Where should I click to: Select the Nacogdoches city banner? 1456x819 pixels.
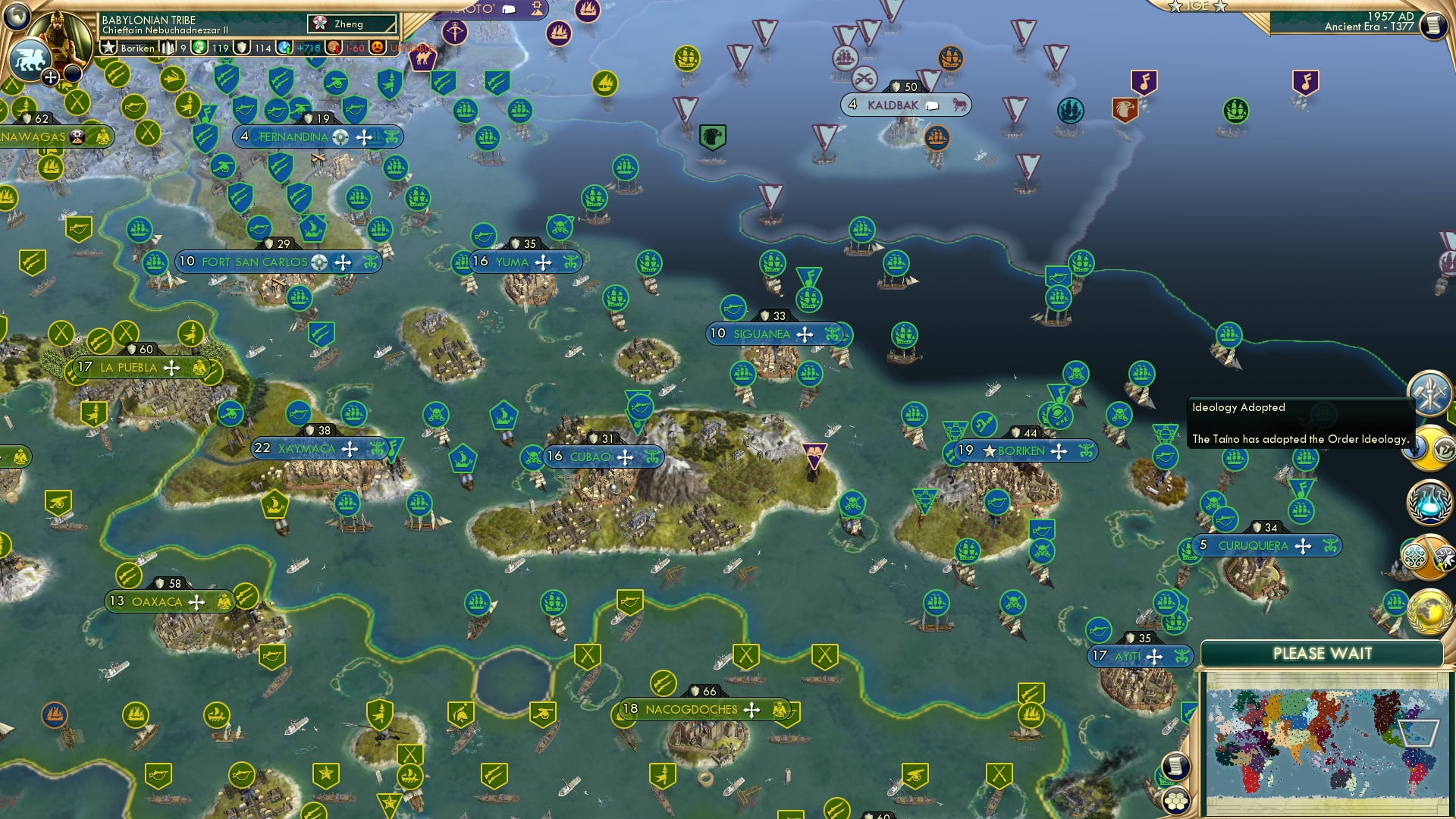click(x=690, y=710)
